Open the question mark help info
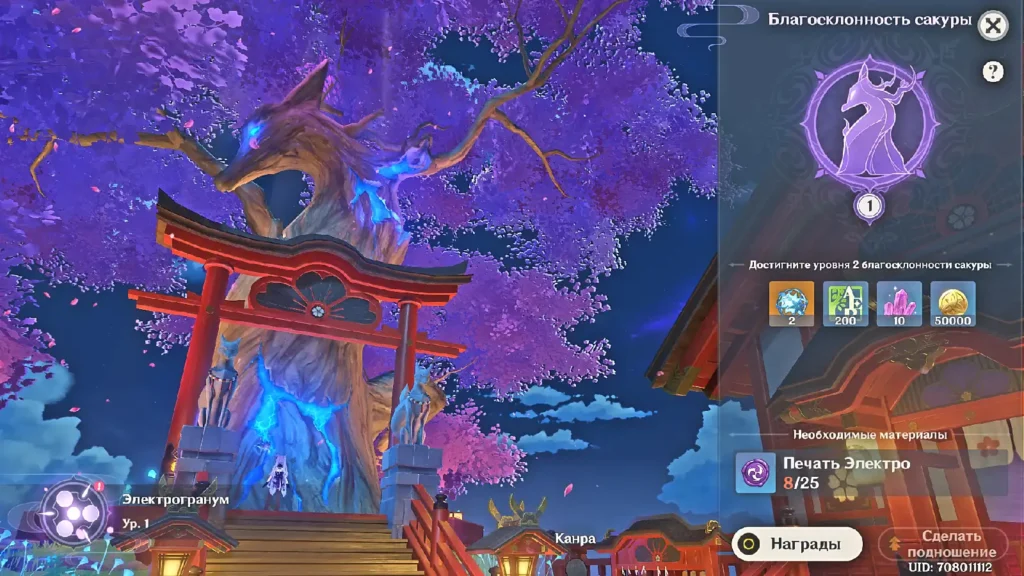Viewport: 1024px width, 576px height. click(992, 71)
